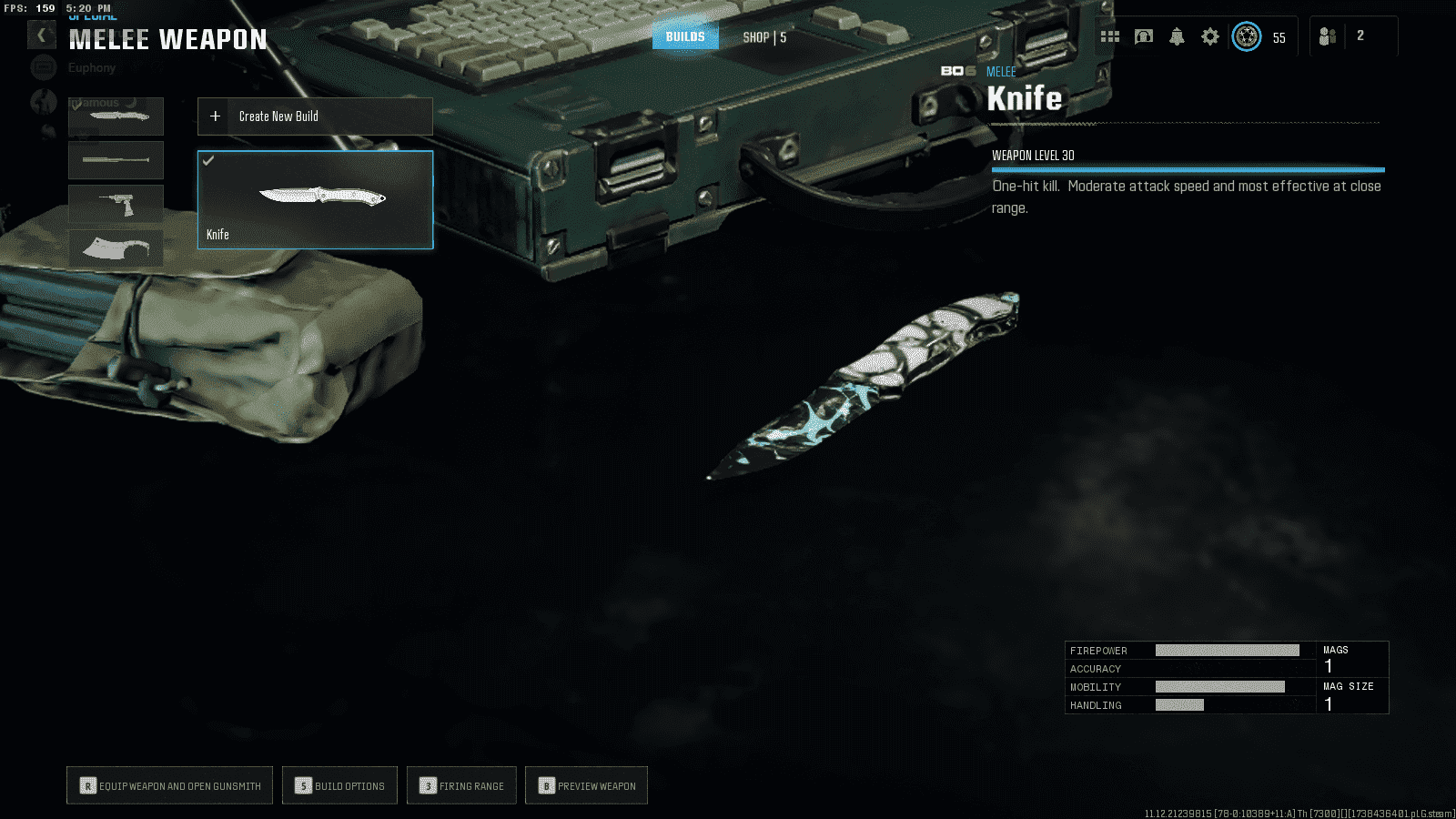Enter the Firing Range
The image size is (1456, 819).
tap(461, 785)
